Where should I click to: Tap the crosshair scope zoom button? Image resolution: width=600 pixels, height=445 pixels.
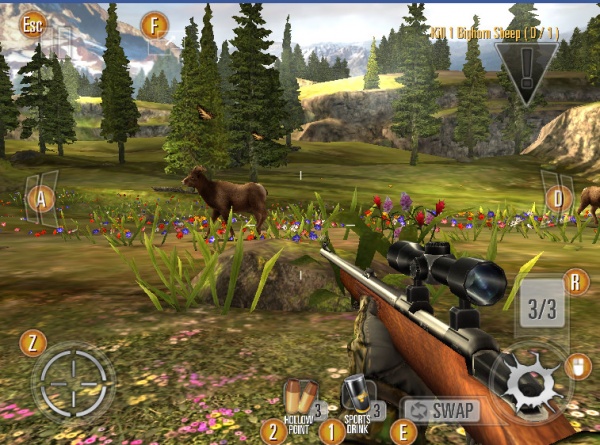(x=73, y=381)
